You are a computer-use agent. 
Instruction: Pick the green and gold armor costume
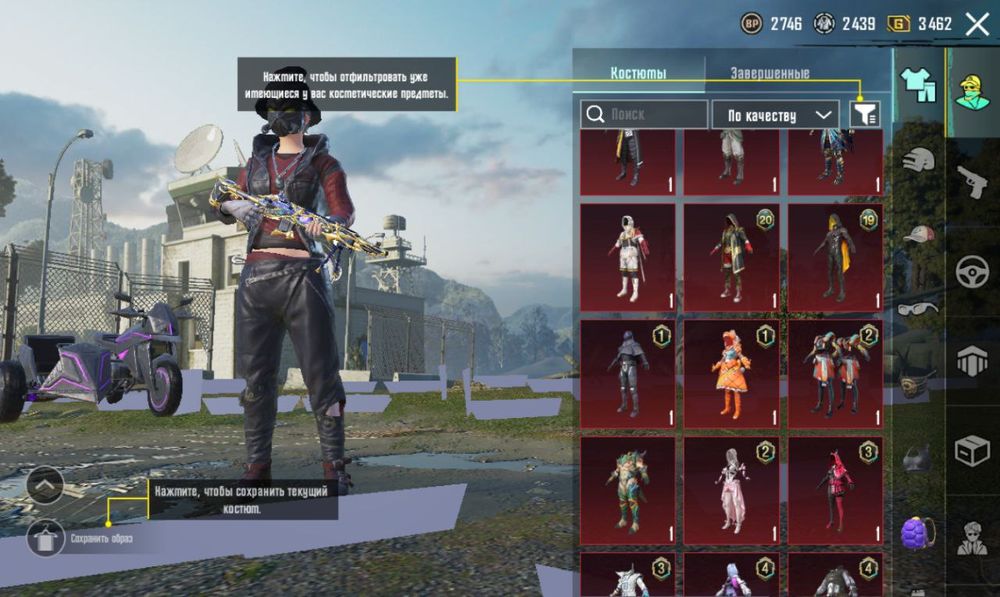point(628,489)
